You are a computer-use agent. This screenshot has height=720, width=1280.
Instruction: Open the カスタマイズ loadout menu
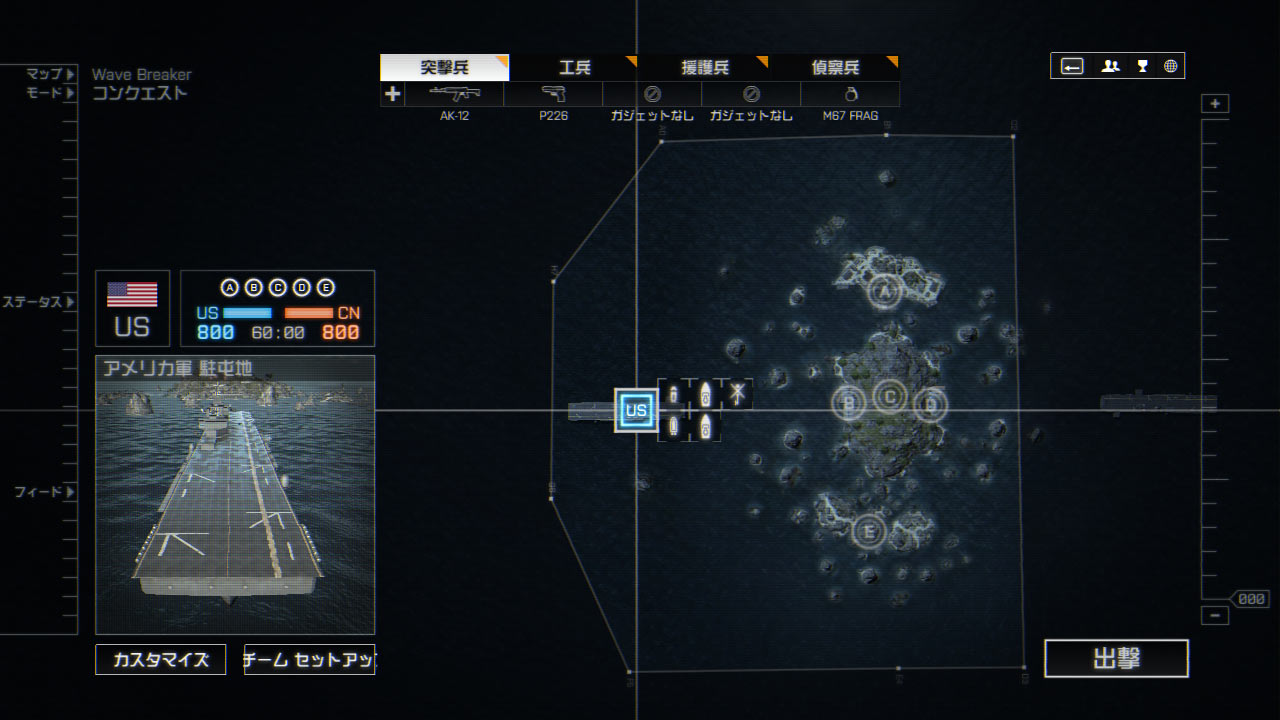pos(161,660)
